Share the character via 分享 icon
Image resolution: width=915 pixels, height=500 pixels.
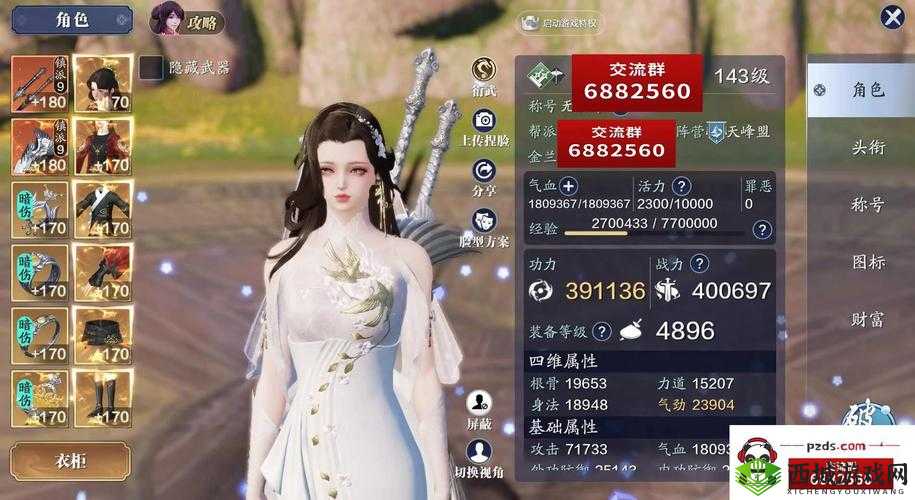click(485, 171)
